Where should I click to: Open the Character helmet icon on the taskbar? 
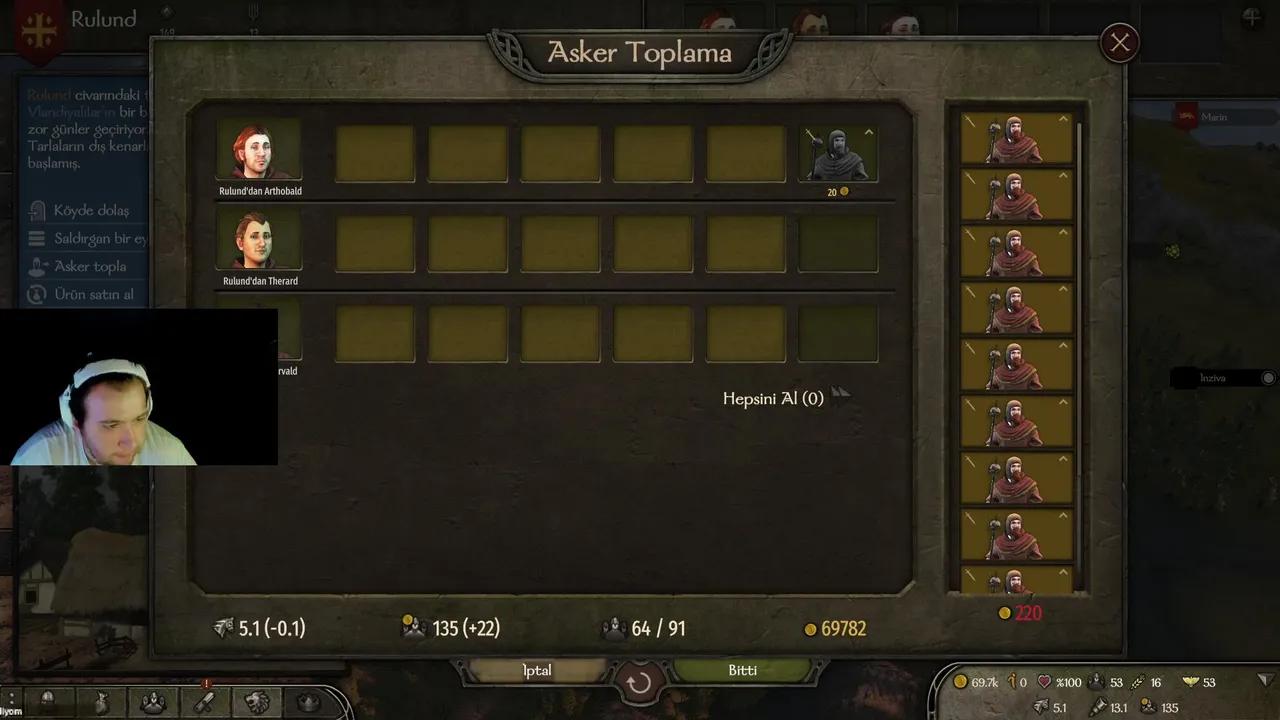point(47,705)
